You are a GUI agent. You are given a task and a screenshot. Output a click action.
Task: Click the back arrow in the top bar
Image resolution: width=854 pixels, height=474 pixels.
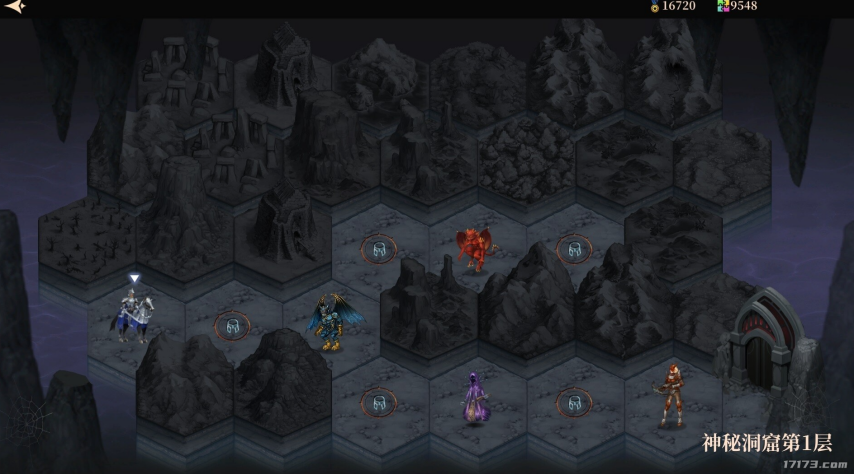13,6
